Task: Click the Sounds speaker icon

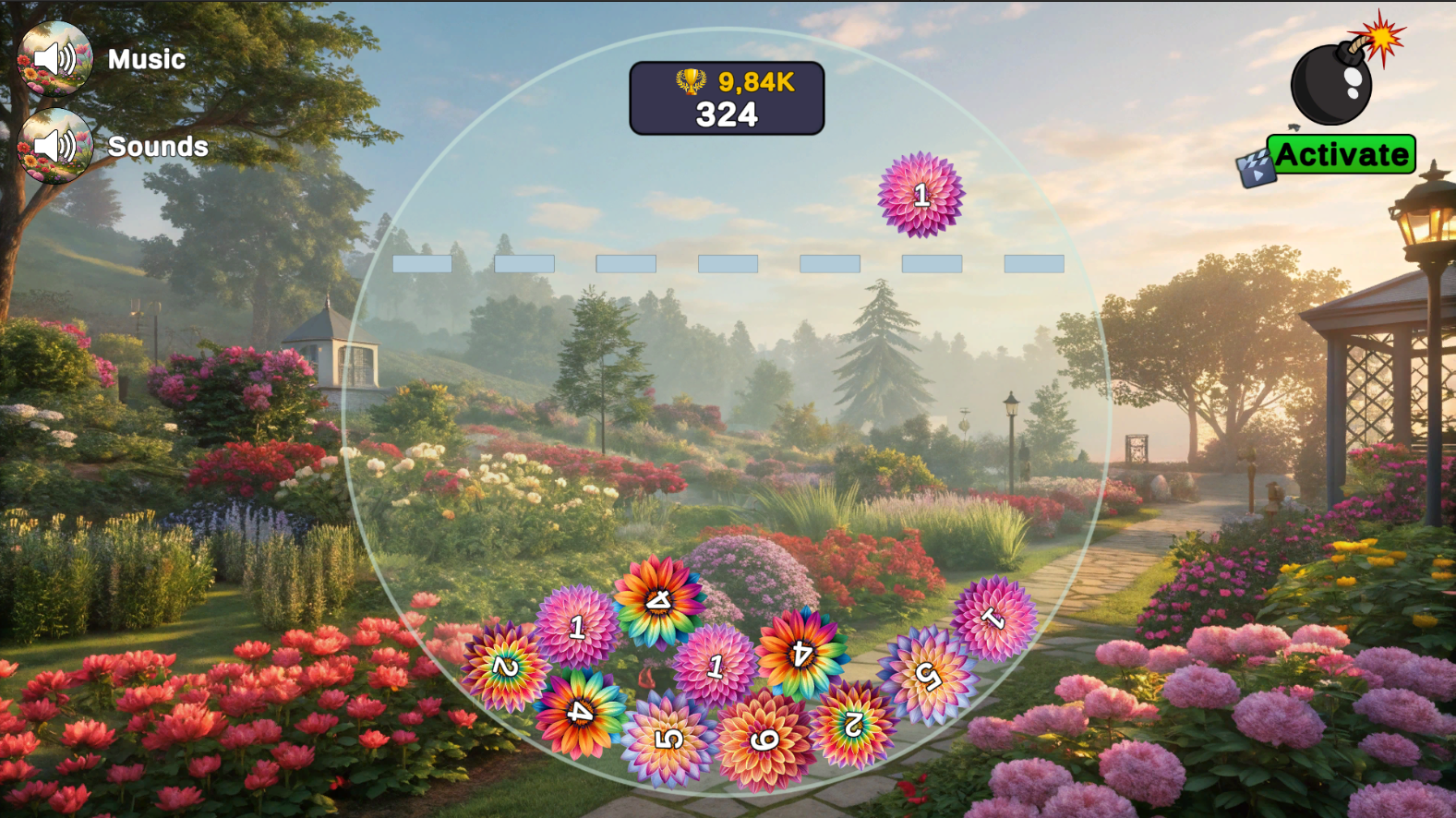Action: click(x=55, y=146)
